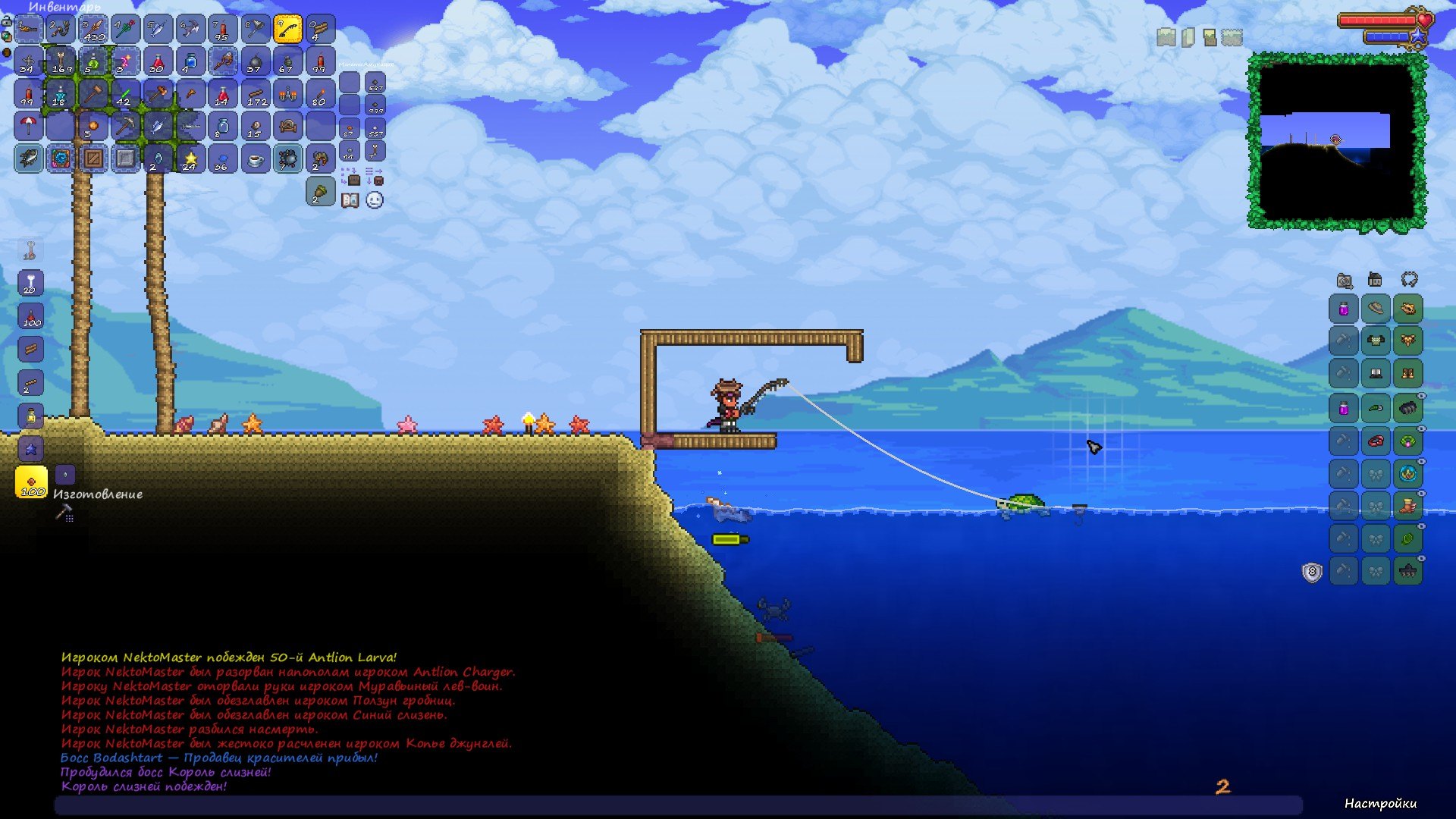Select the chandelier inventory item
Image resolution: width=1456 pixels, height=819 pixels.
coord(287,94)
